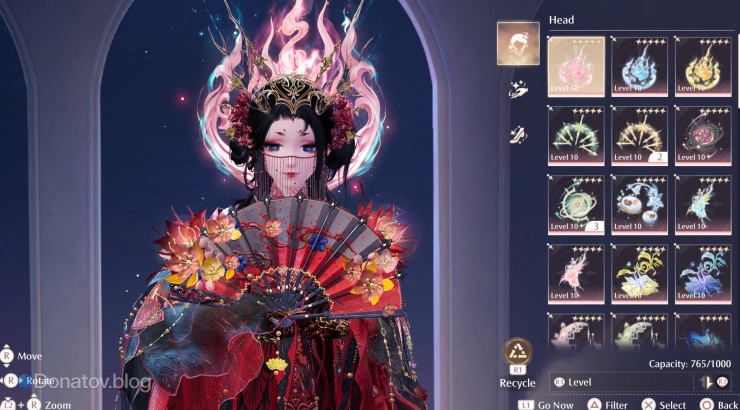Viewport: 740px width, 410px height.
Task: Switch to the hand accessory category tab
Action: (518, 90)
